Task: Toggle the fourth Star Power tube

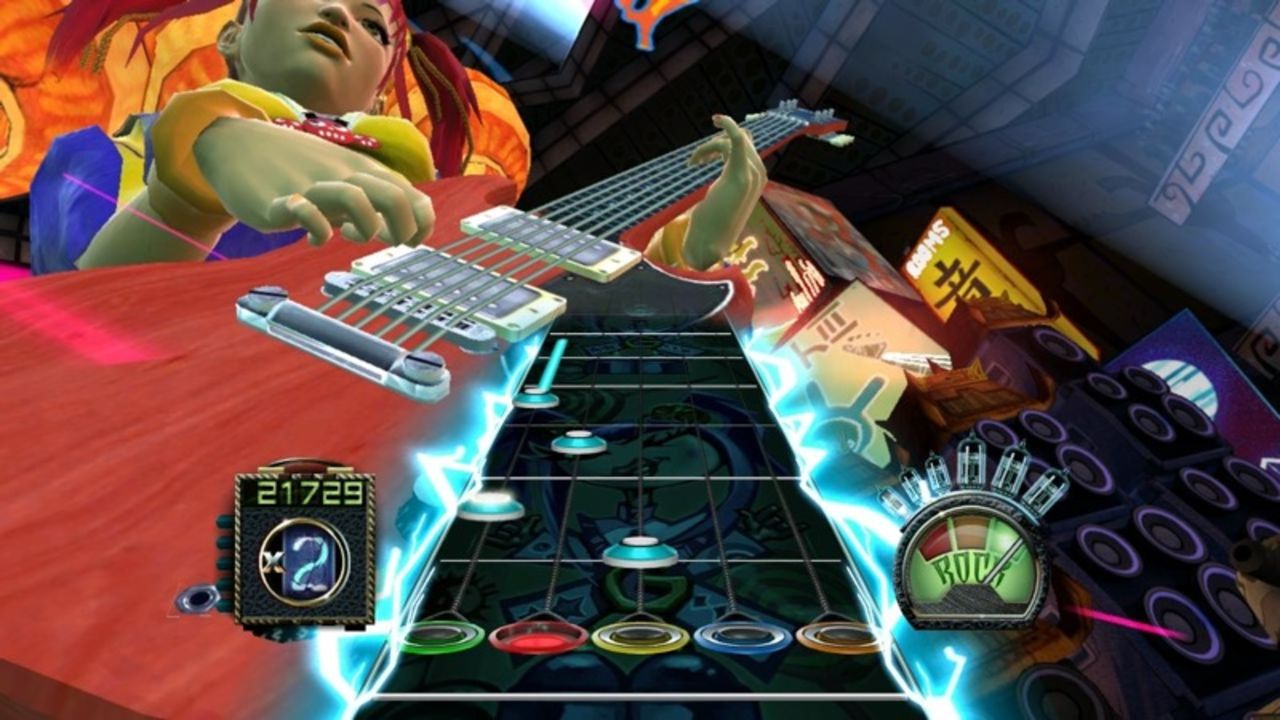Action: point(1012,471)
